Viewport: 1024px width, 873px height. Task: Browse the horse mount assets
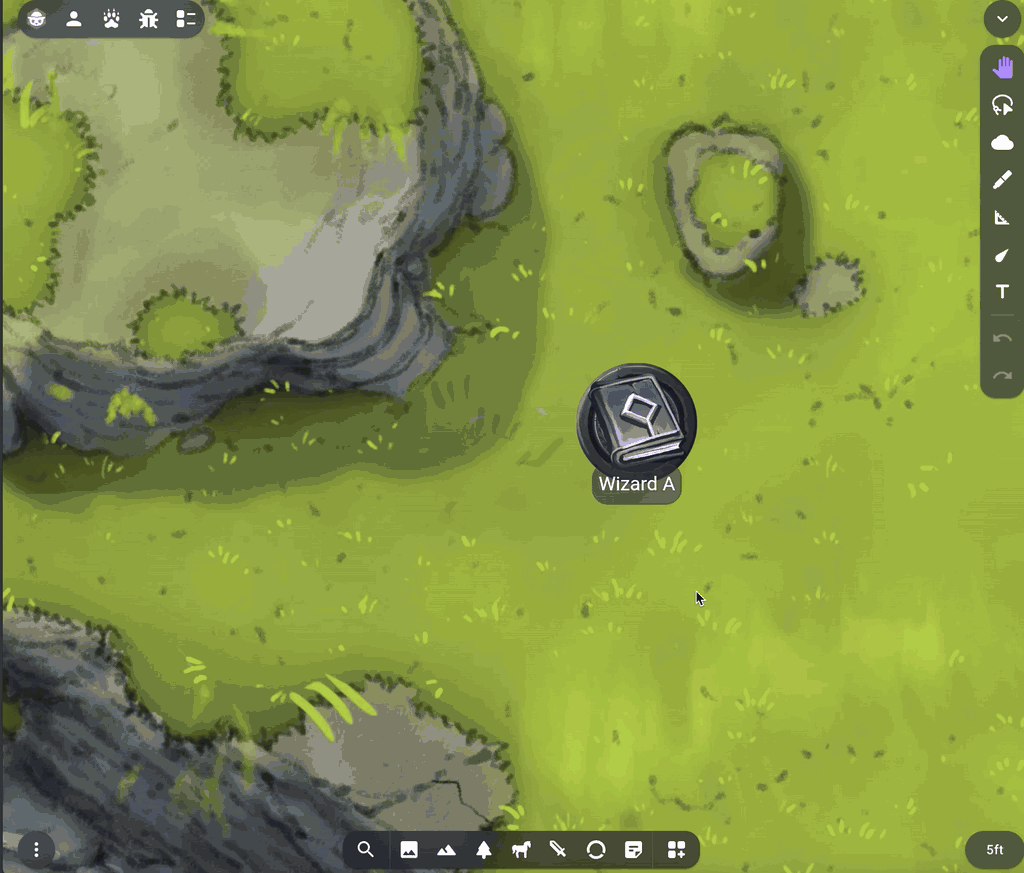pyautogui.click(x=521, y=850)
